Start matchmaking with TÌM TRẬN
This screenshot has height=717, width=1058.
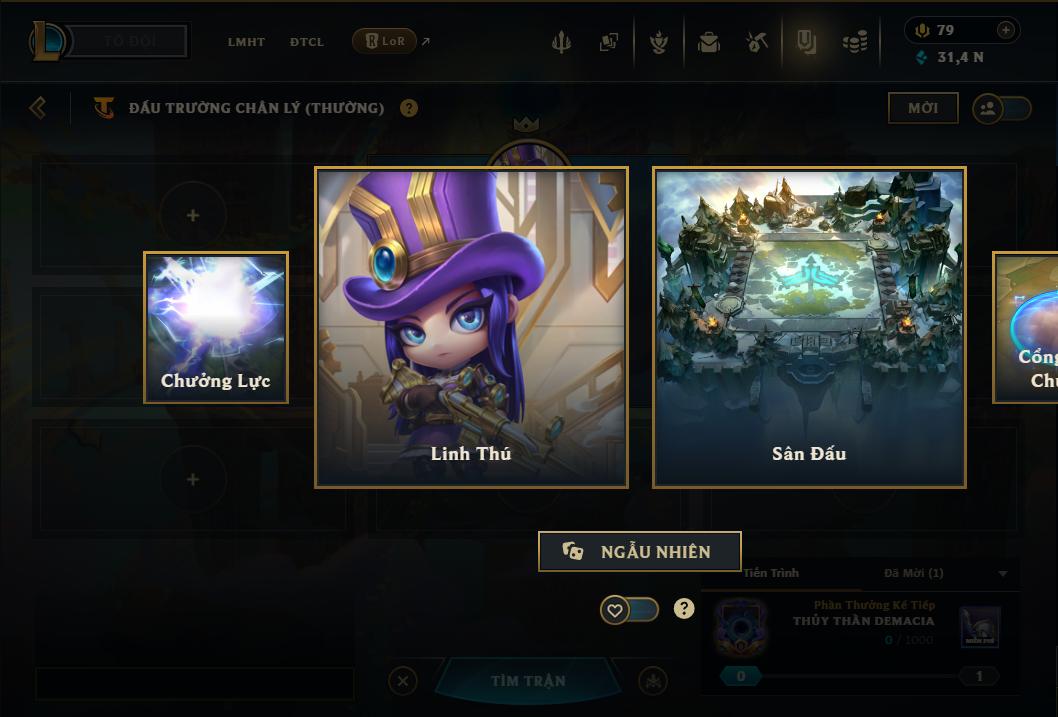coord(528,681)
